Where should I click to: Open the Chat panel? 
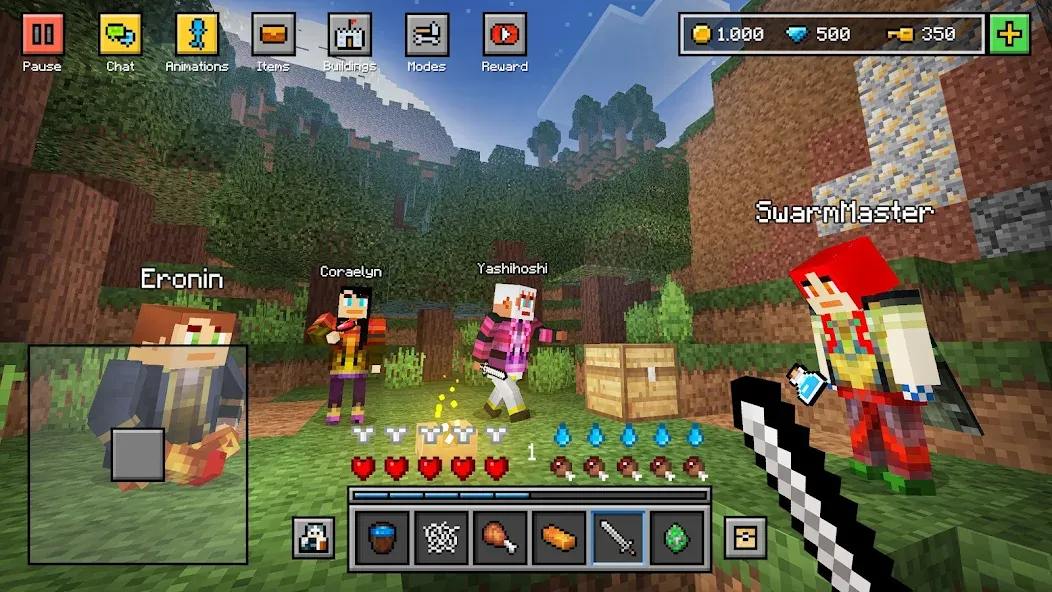pos(120,35)
